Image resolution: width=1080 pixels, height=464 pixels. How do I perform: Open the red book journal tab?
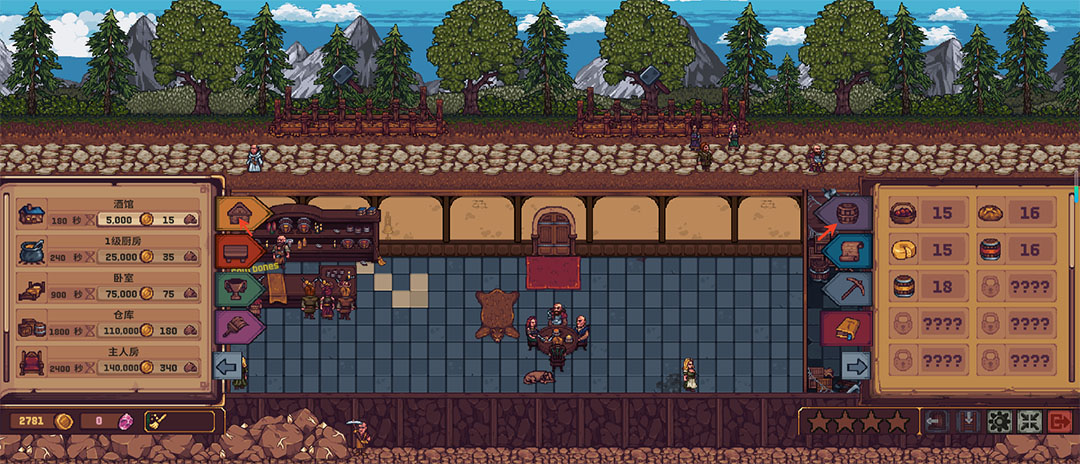(x=847, y=327)
